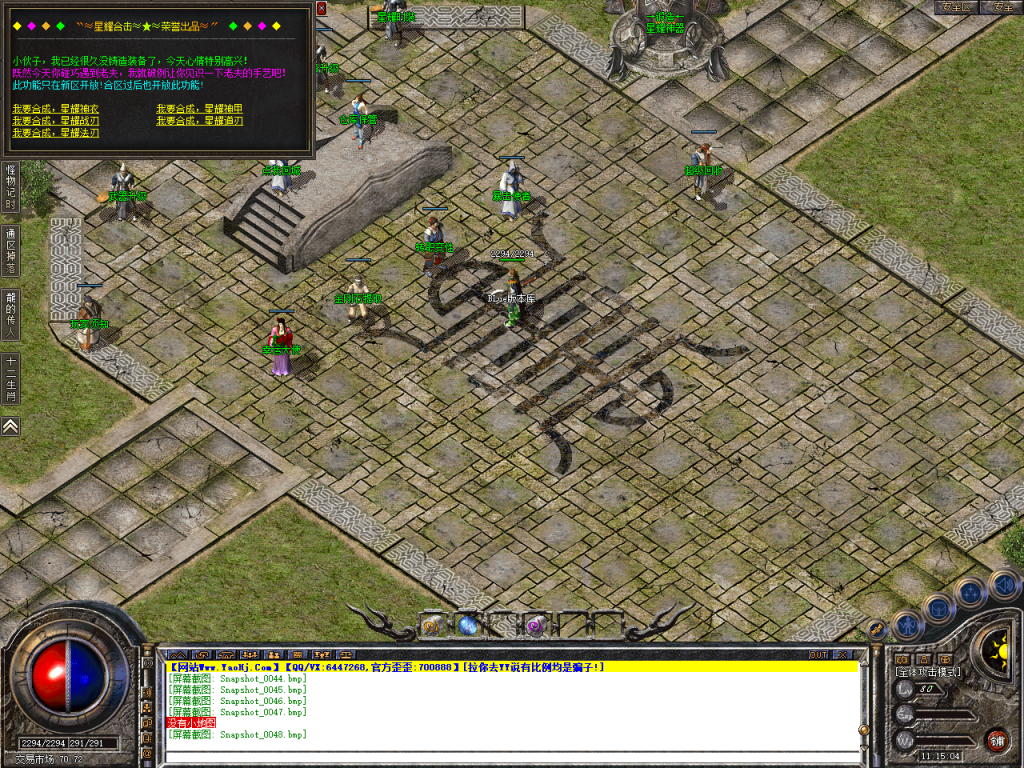
Task: Click the round sword icon button
Action: click(878, 630)
